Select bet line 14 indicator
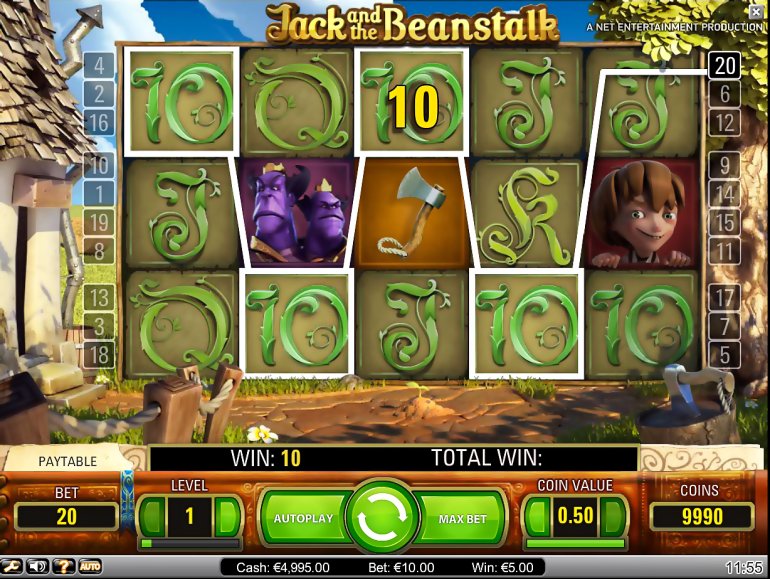Viewport: 770px width, 579px height. (x=724, y=194)
